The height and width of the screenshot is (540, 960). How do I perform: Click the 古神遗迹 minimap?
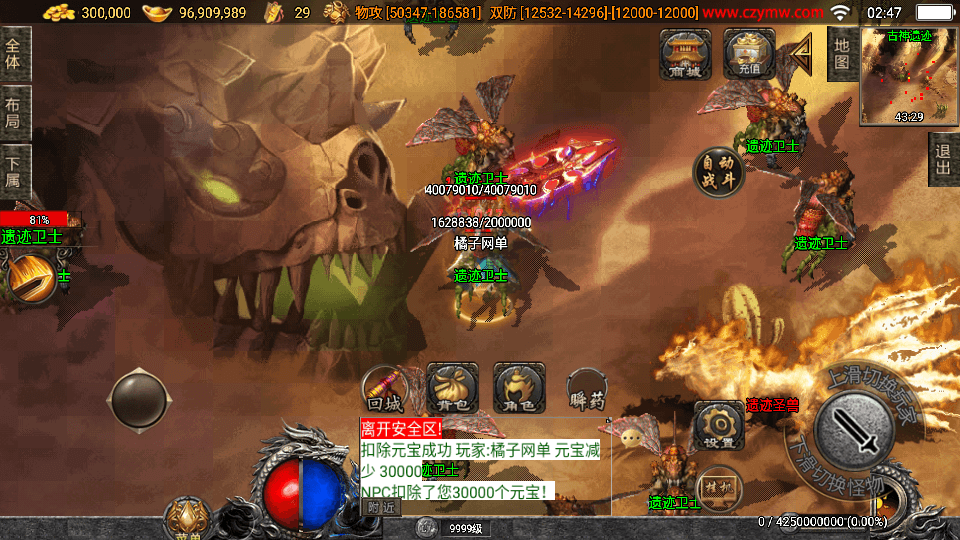tap(908, 77)
